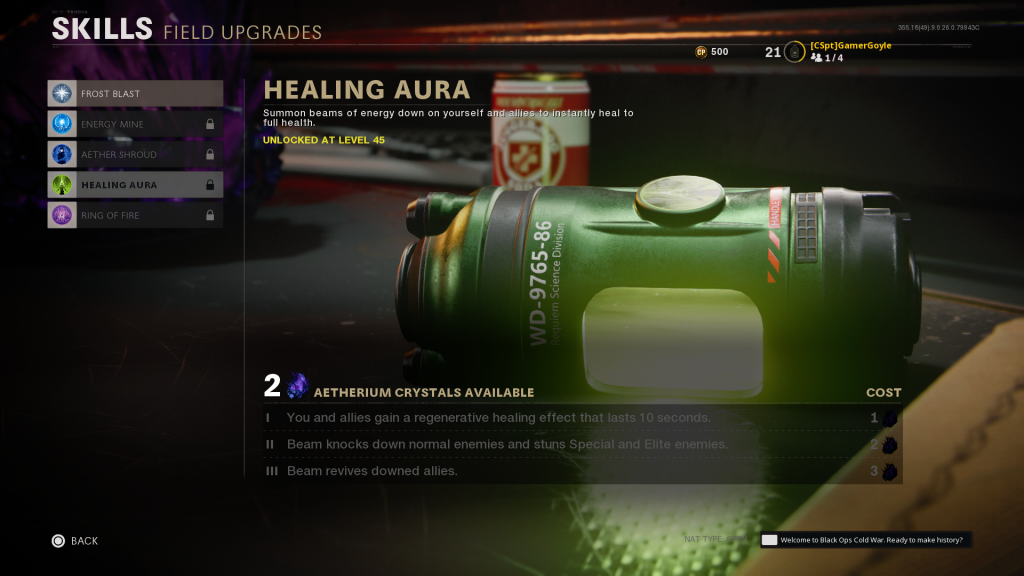The width and height of the screenshot is (1024, 576).
Task: Go back from the Skills screen
Action: (75, 541)
